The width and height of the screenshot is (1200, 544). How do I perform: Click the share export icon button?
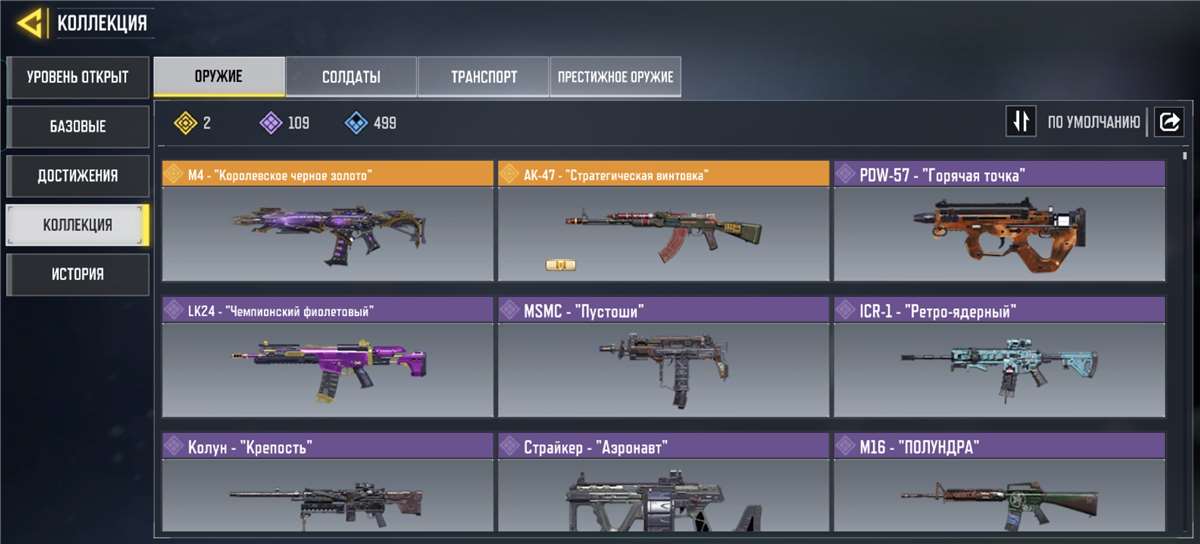click(1168, 122)
